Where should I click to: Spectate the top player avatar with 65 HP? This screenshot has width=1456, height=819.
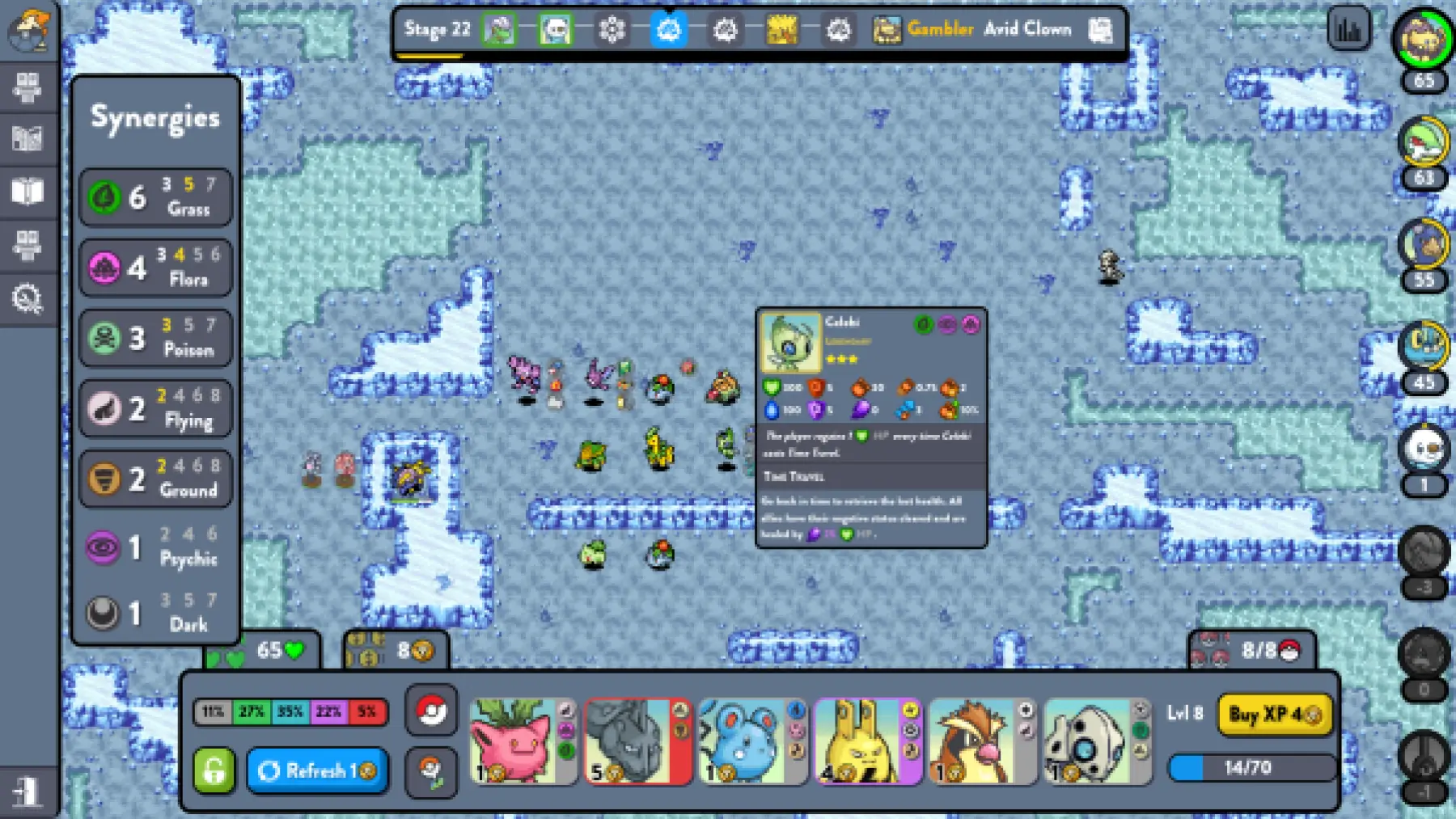tap(1423, 38)
